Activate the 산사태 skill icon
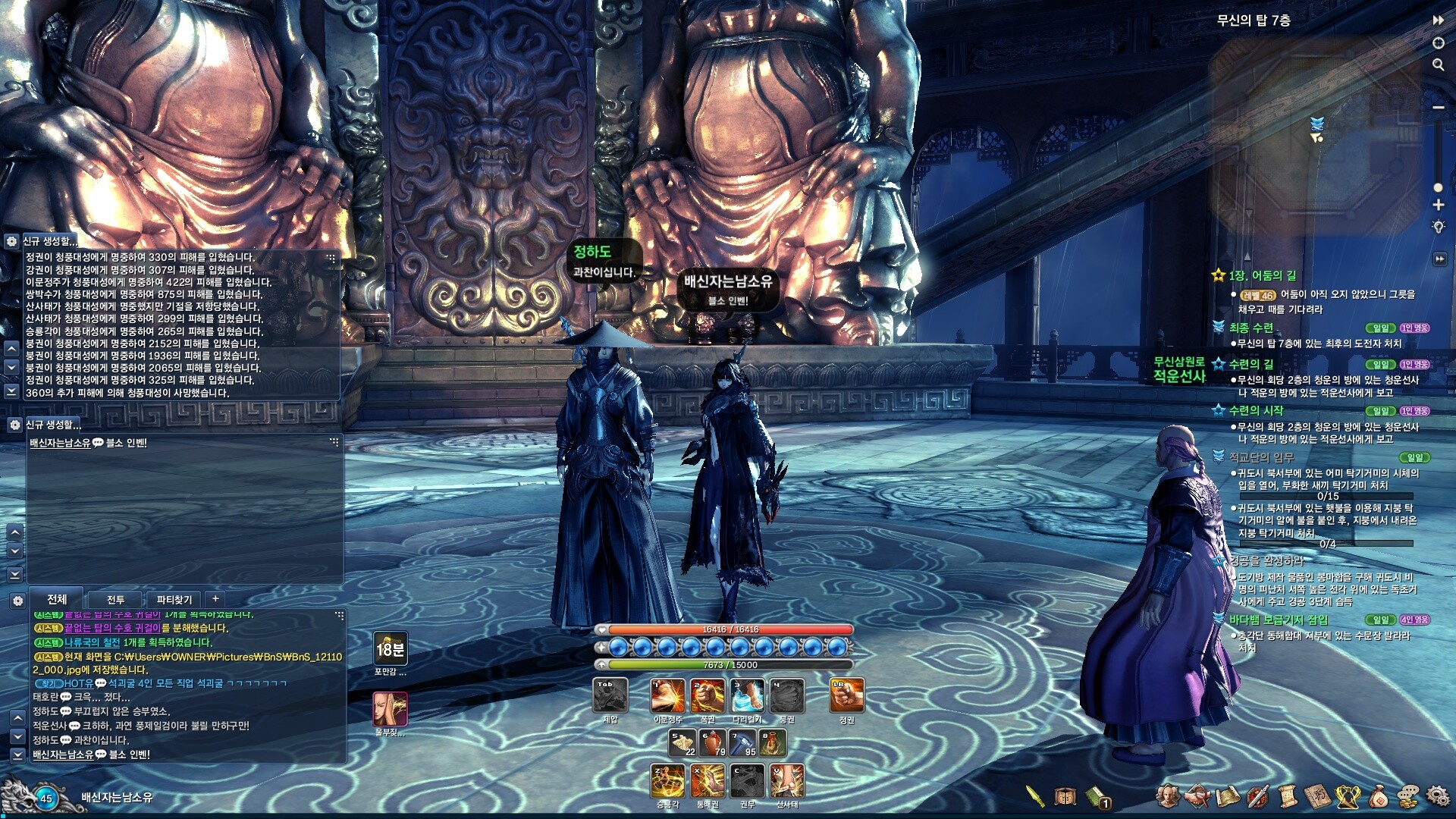Image resolution: width=1456 pixels, height=819 pixels. 787,781
